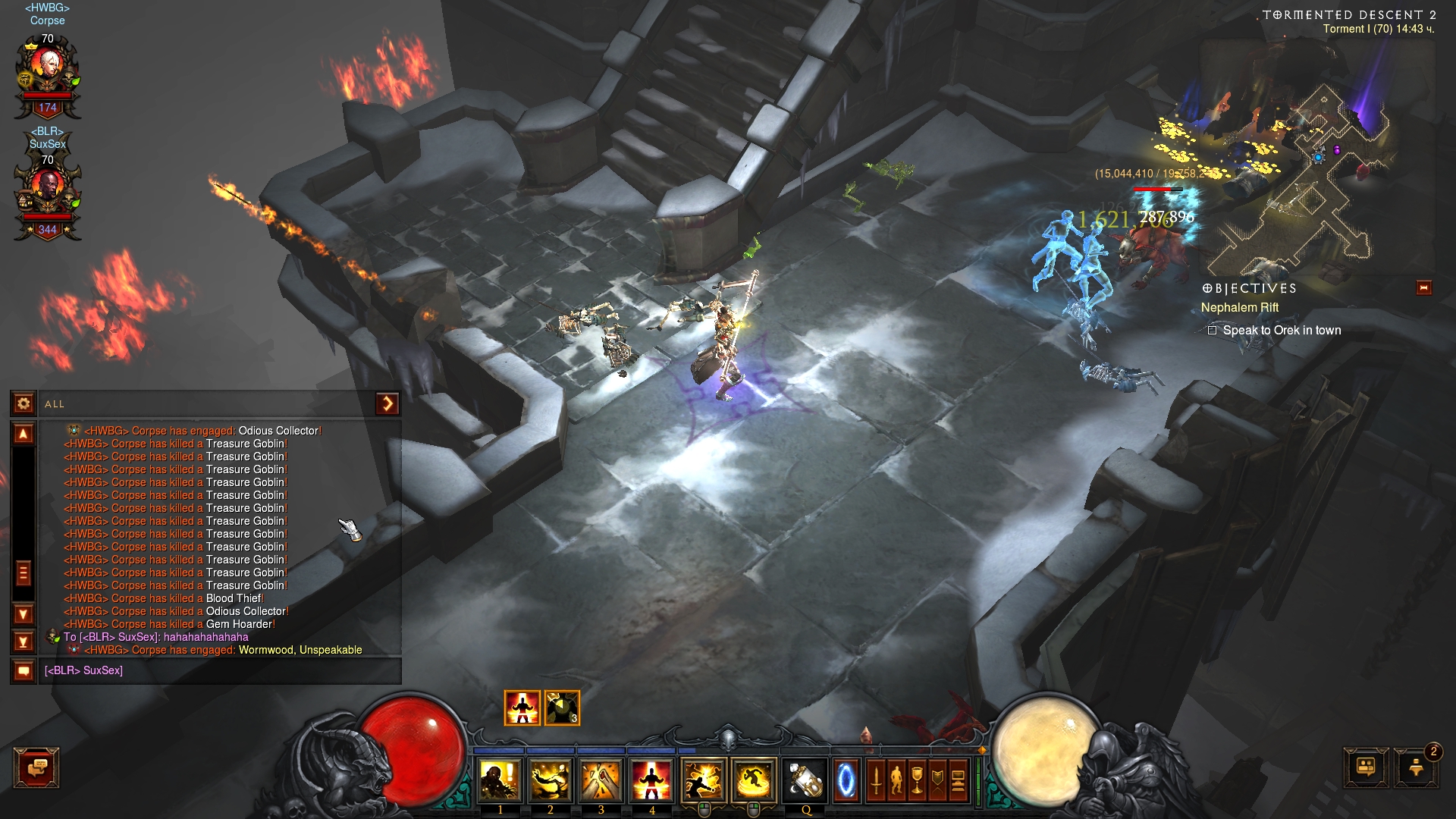
Task: Click the chat message input field
Action: [x=220, y=670]
